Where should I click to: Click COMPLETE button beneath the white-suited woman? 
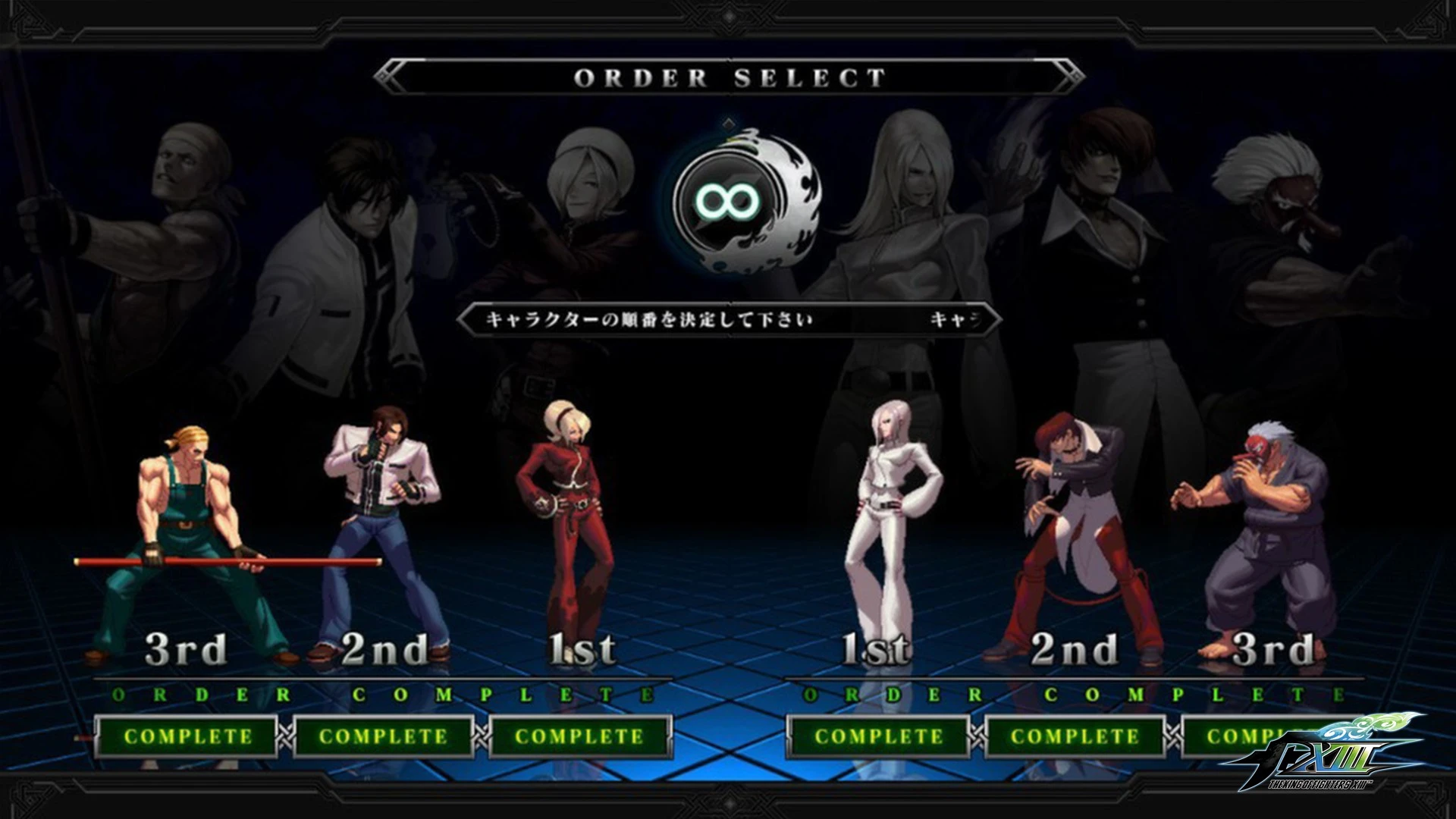tap(878, 736)
